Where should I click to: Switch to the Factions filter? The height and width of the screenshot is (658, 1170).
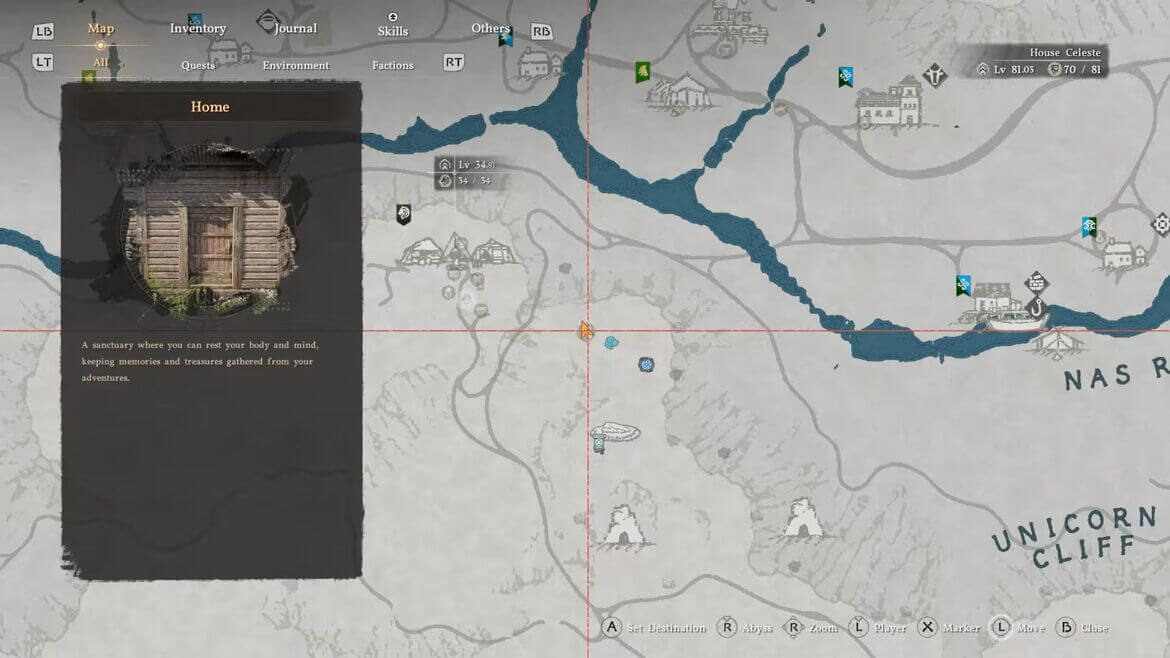click(393, 65)
